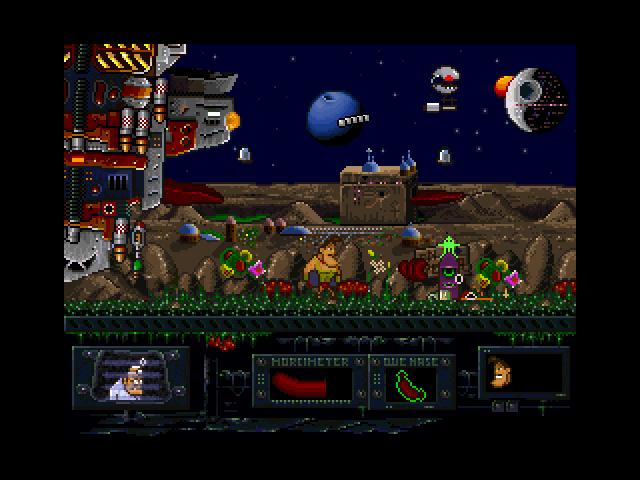The height and width of the screenshot is (480, 640).
Task: Click the hero face portrait
Action: point(500,375)
